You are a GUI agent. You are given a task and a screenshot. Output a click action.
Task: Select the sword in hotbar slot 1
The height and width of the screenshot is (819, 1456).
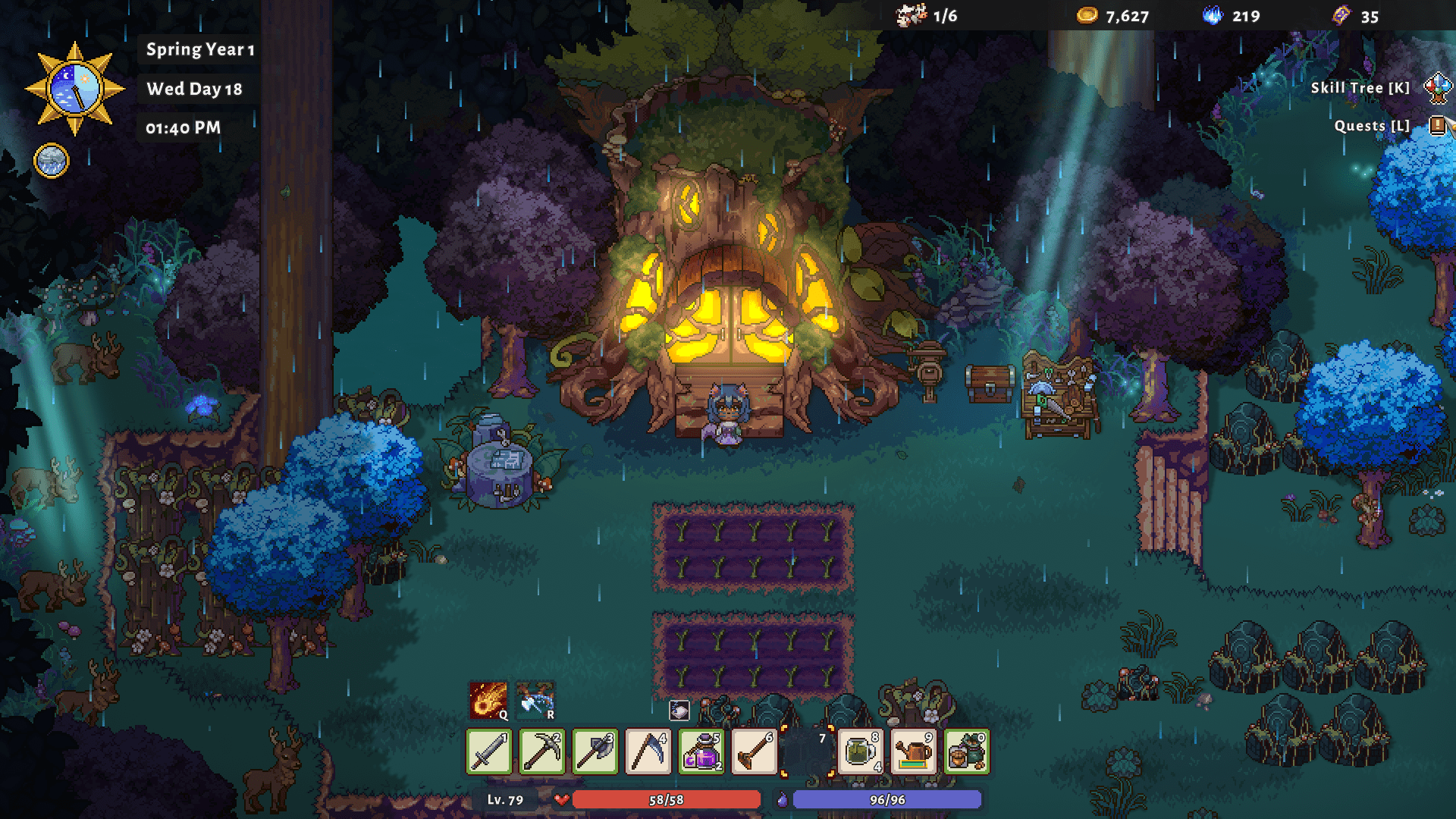coord(489,752)
